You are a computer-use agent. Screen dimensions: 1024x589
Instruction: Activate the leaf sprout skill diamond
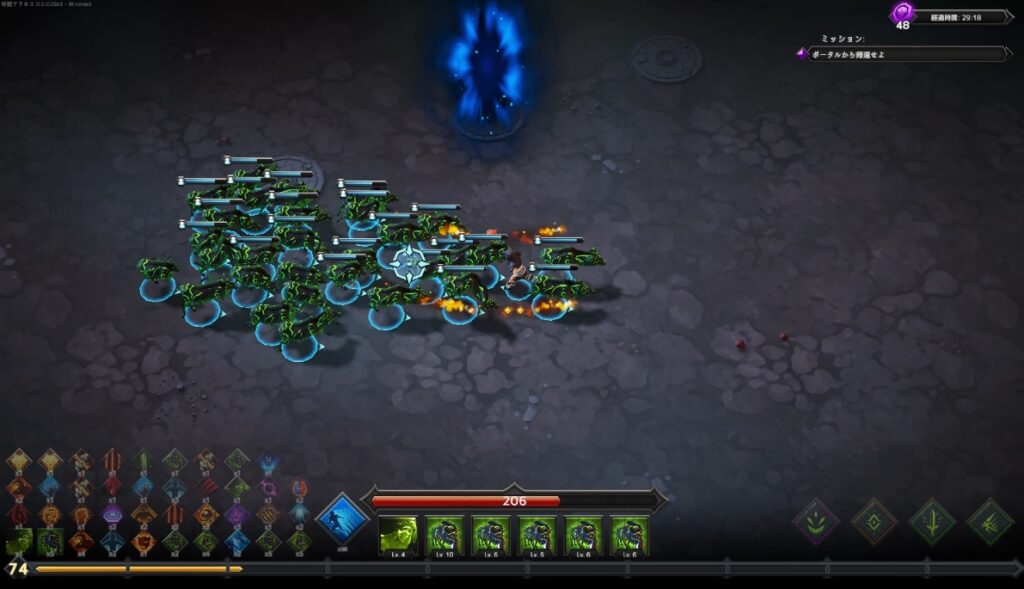click(x=816, y=521)
